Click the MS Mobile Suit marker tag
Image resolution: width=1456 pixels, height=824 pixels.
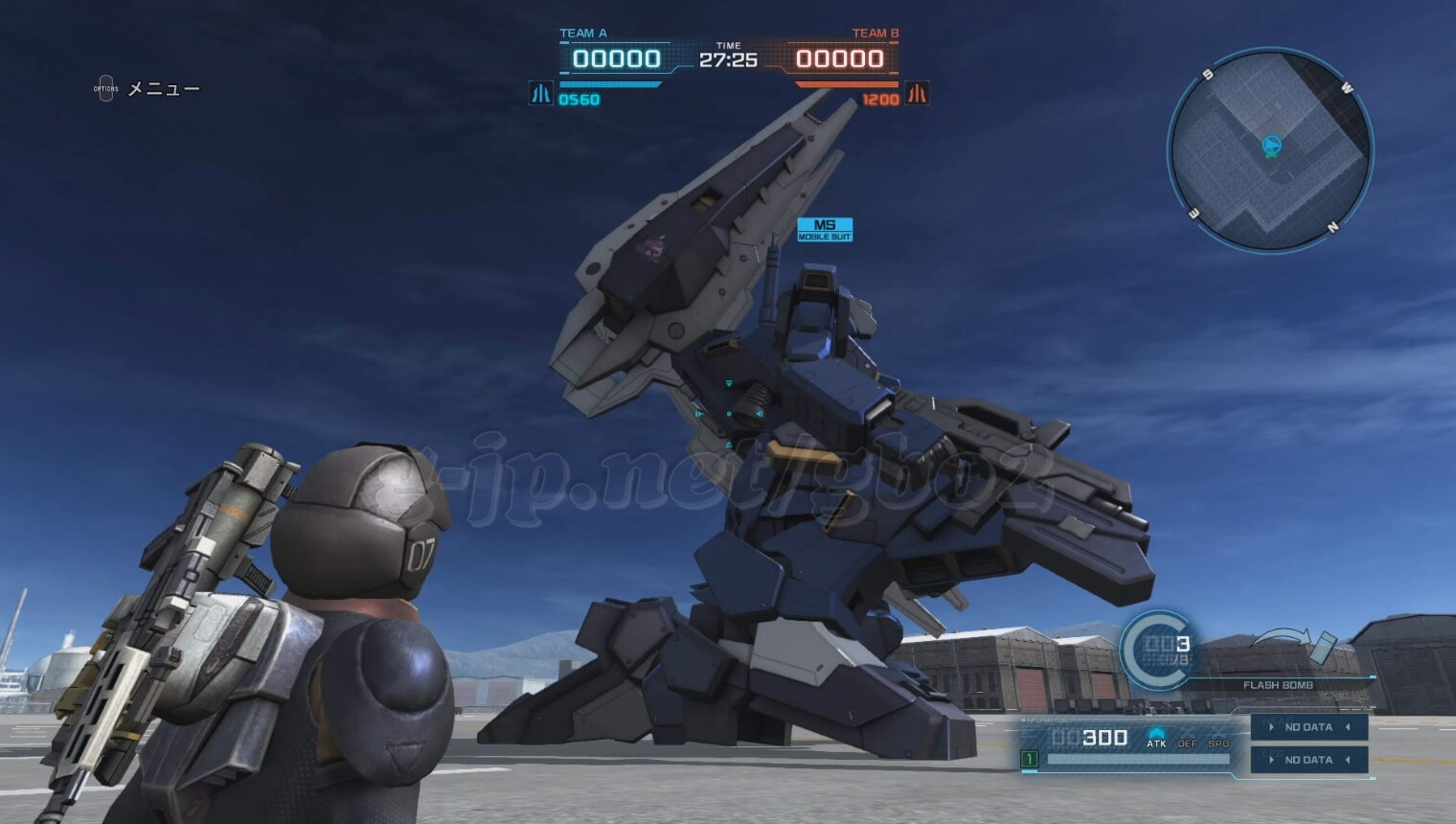coord(824,230)
